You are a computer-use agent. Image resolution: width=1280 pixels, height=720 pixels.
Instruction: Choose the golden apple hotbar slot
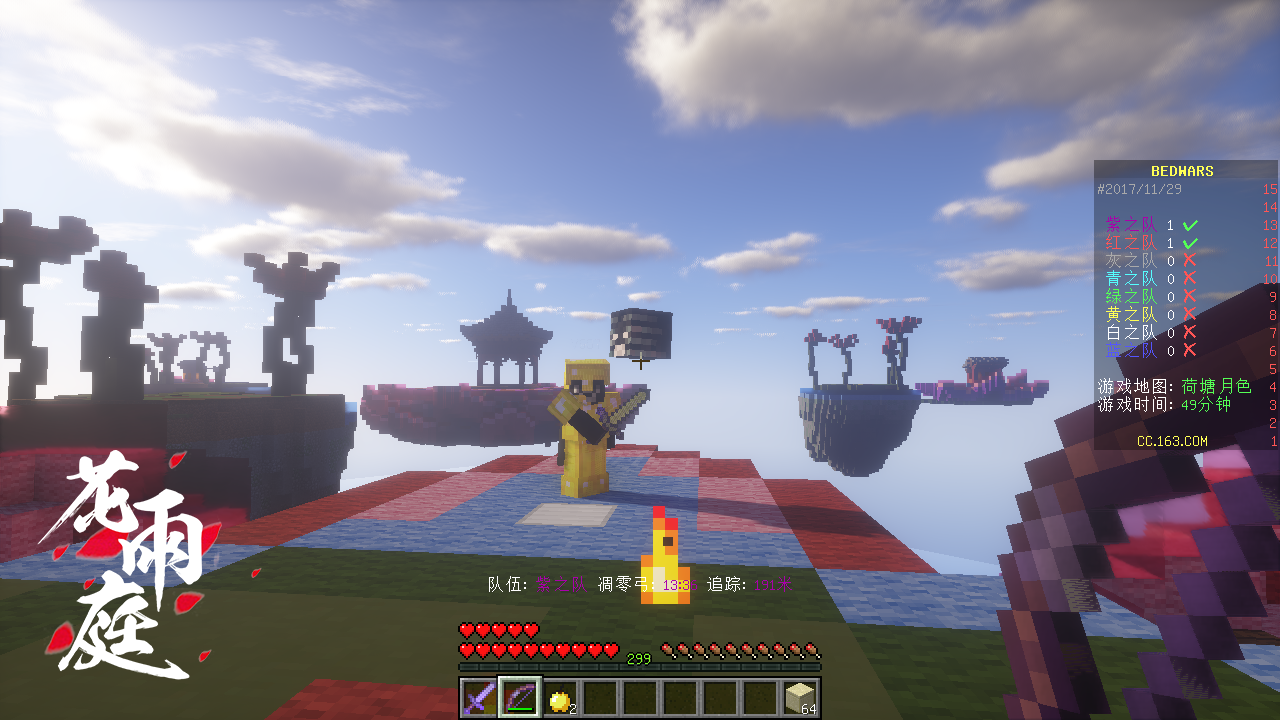[x=560, y=698]
